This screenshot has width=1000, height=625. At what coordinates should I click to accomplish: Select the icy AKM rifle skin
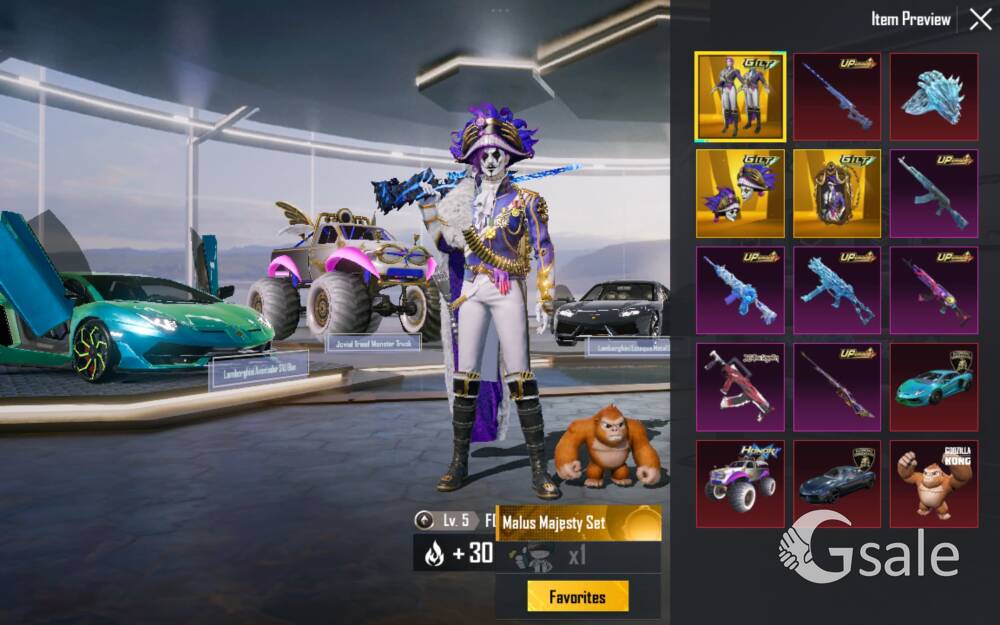click(934, 193)
